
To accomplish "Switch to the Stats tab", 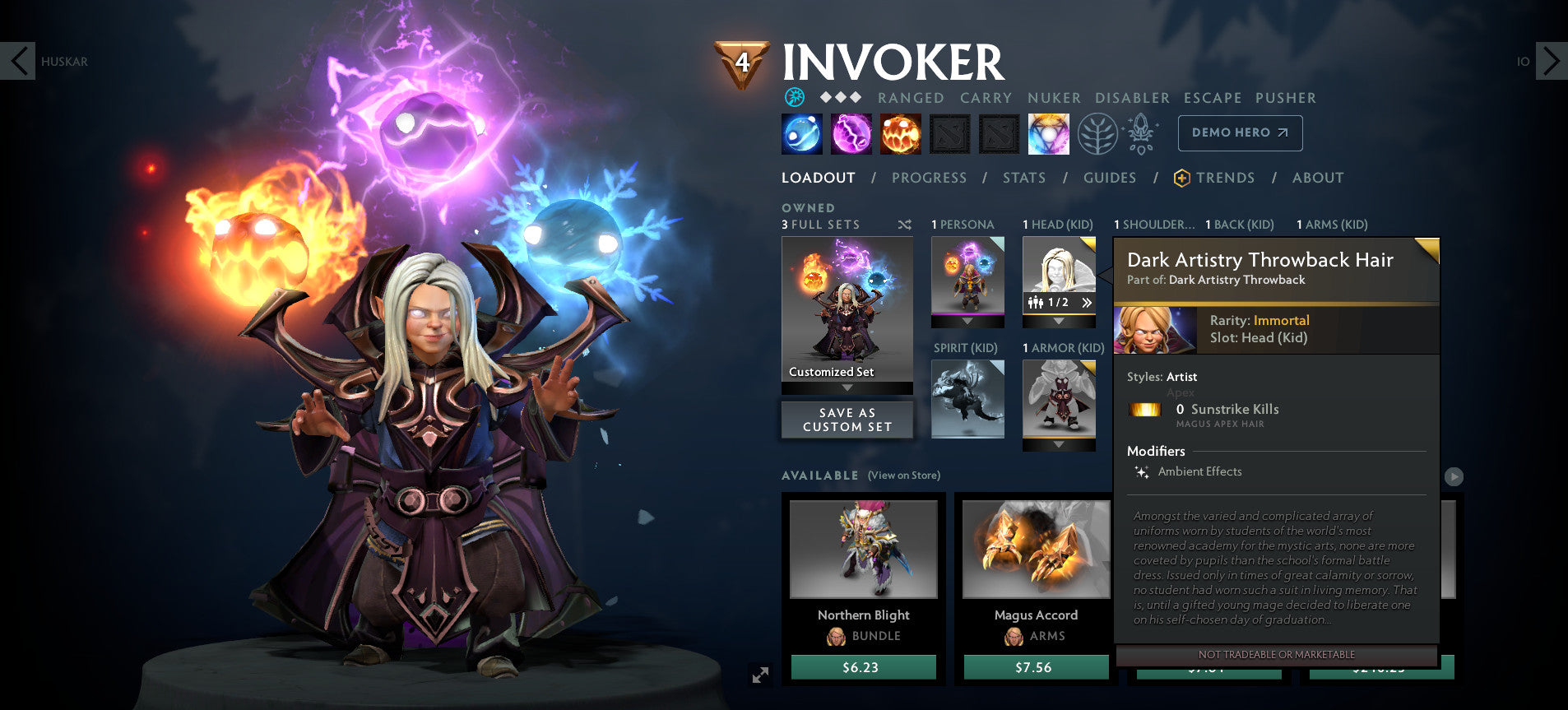I will tap(1024, 178).
